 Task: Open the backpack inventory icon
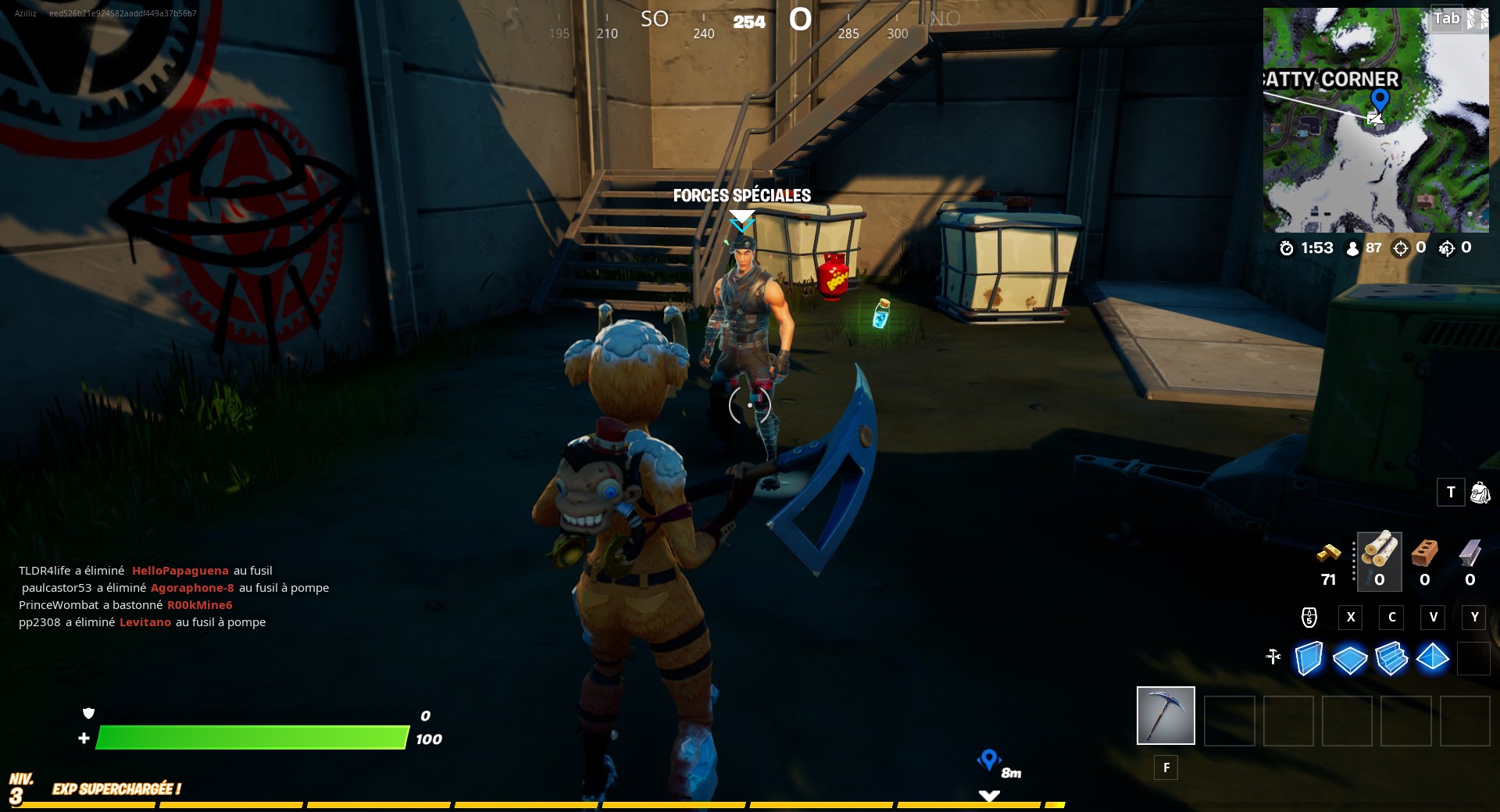1480,493
